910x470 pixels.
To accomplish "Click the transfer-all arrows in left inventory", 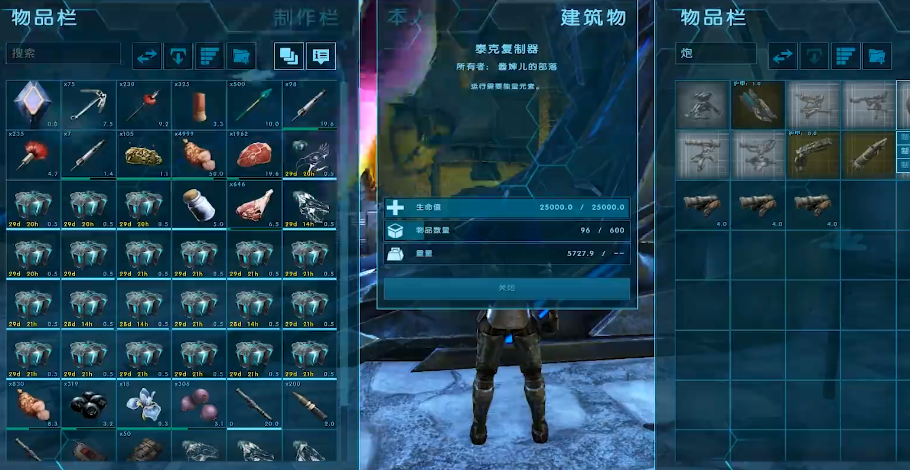I will 147,55.
